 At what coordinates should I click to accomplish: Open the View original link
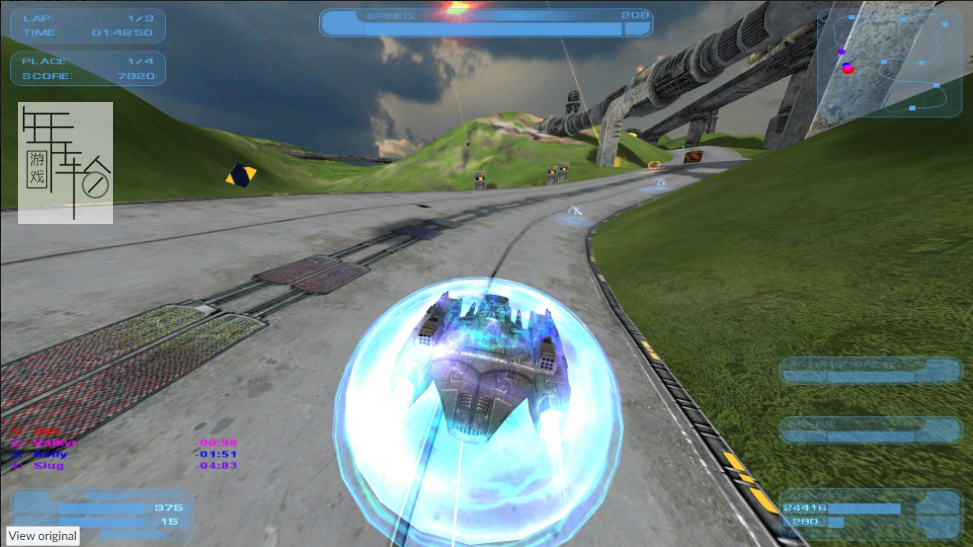tap(43, 536)
